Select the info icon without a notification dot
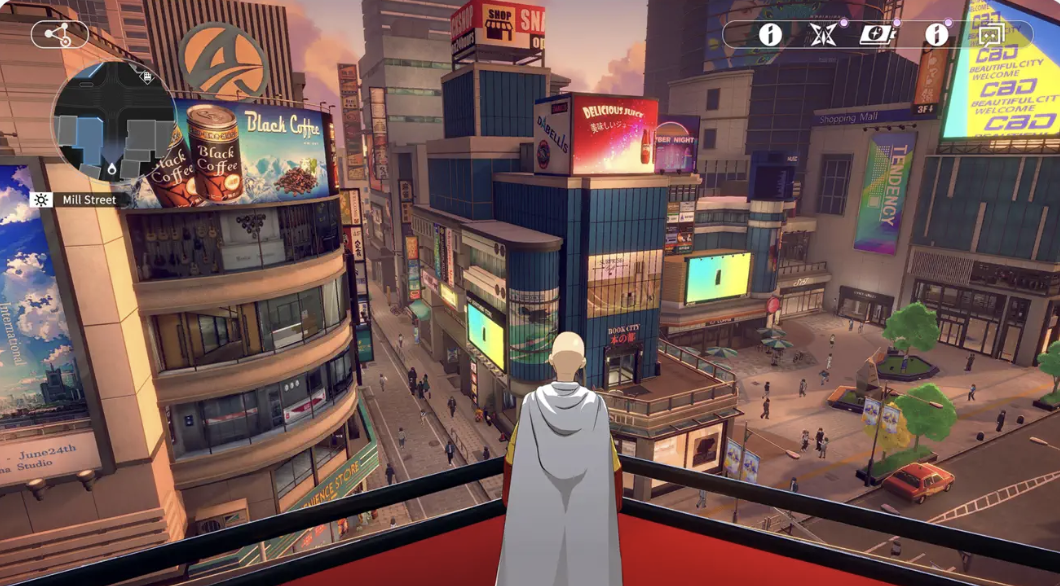The image size is (1060, 586). tap(769, 35)
